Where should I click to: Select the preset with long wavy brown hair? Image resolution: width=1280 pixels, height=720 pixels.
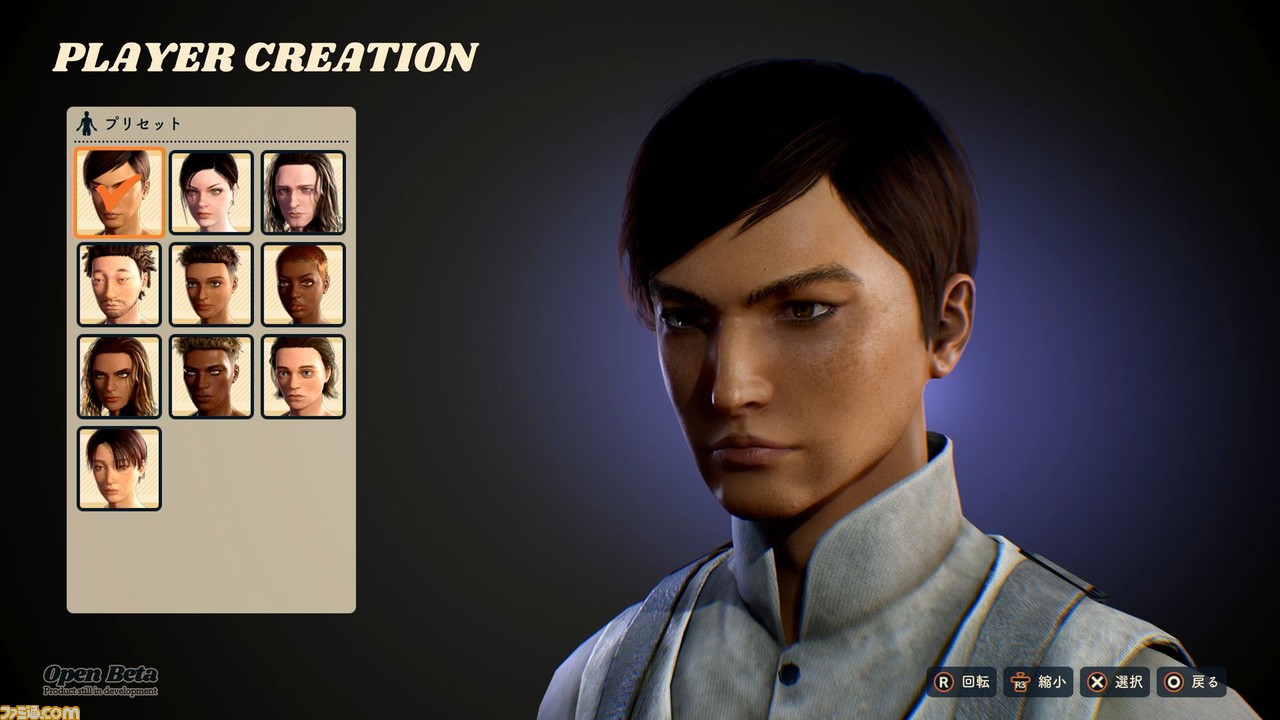(x=119, y=376)
